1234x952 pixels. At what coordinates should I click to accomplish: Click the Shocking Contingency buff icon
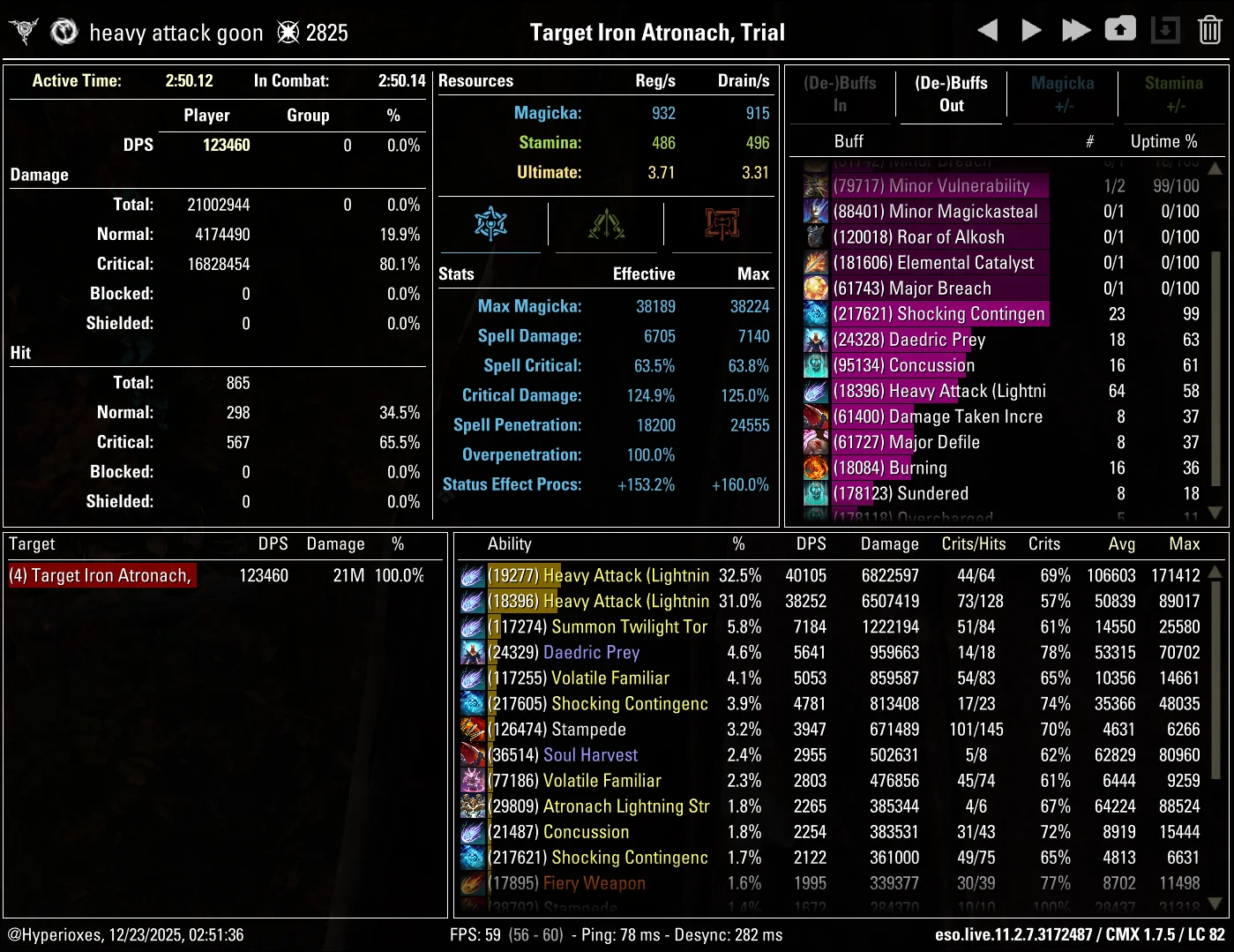815,314
